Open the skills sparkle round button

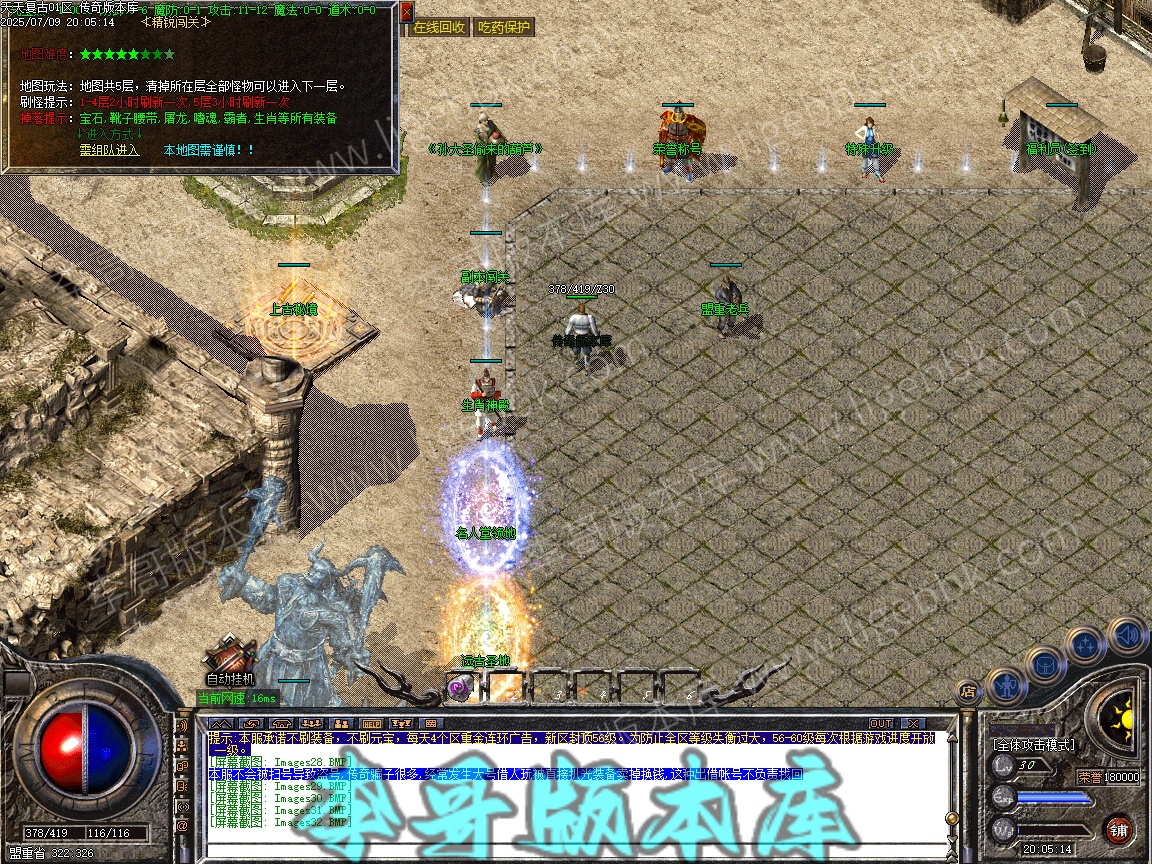1086,645
